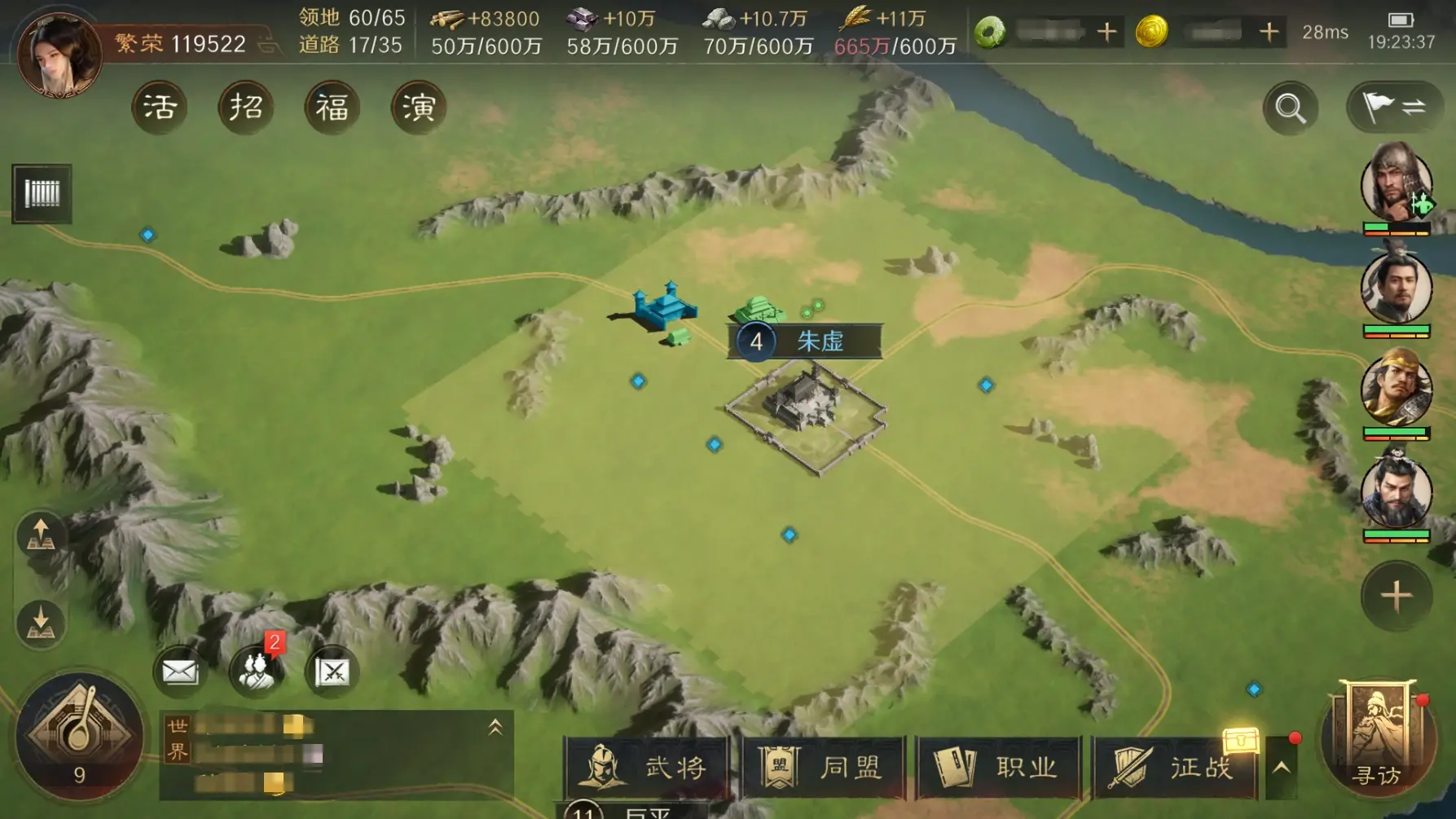Open the 招 recruit button

coord(246,108)
